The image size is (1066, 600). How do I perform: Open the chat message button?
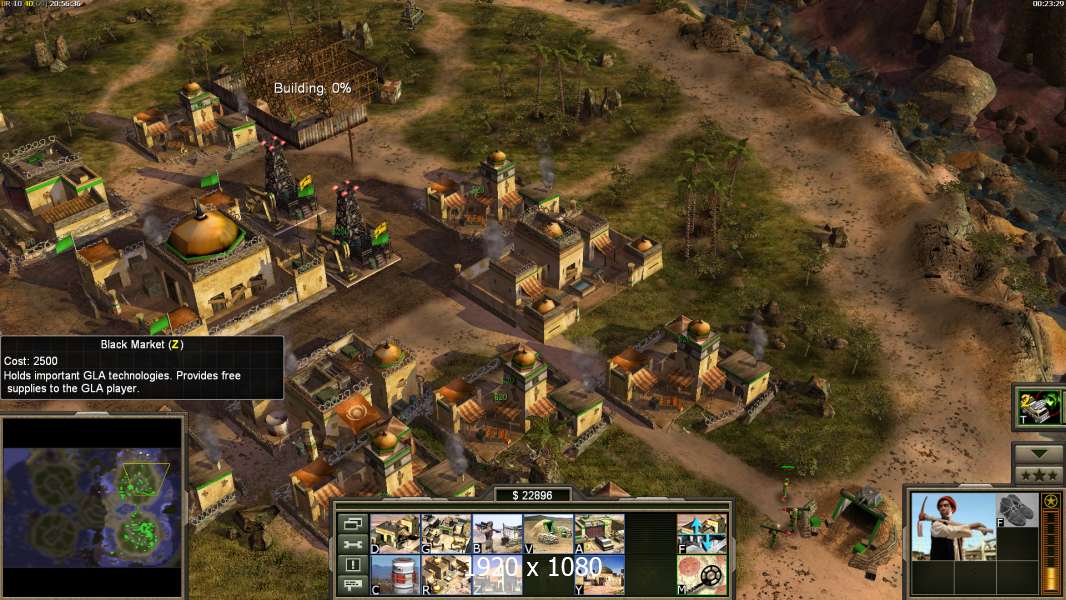point(352,585)
